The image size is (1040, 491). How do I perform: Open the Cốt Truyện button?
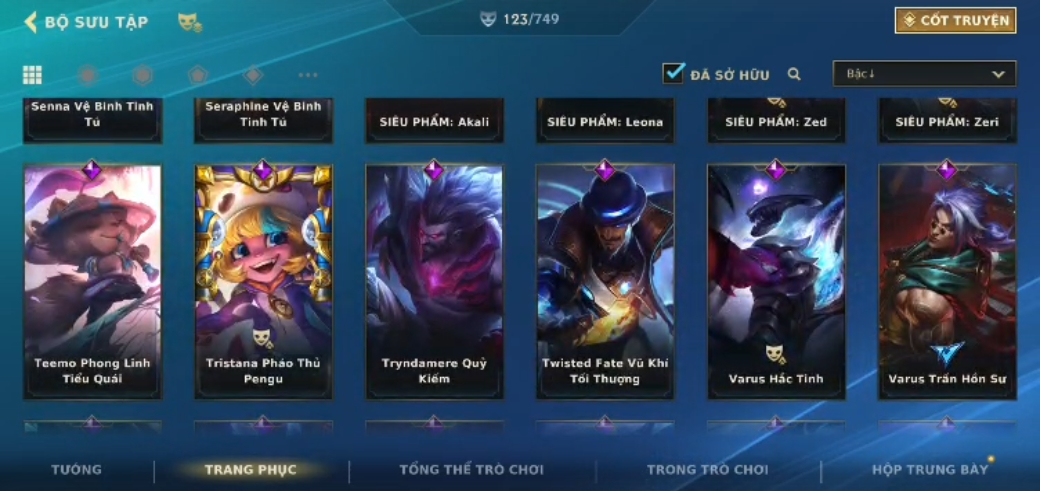(x=955, y=20)
